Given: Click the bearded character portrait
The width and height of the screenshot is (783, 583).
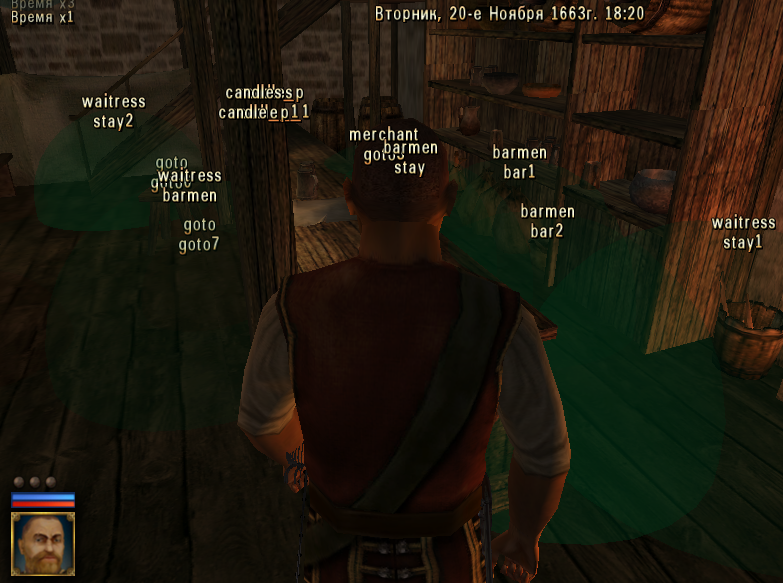Looking at the screenshot, I should click(43, 543).
